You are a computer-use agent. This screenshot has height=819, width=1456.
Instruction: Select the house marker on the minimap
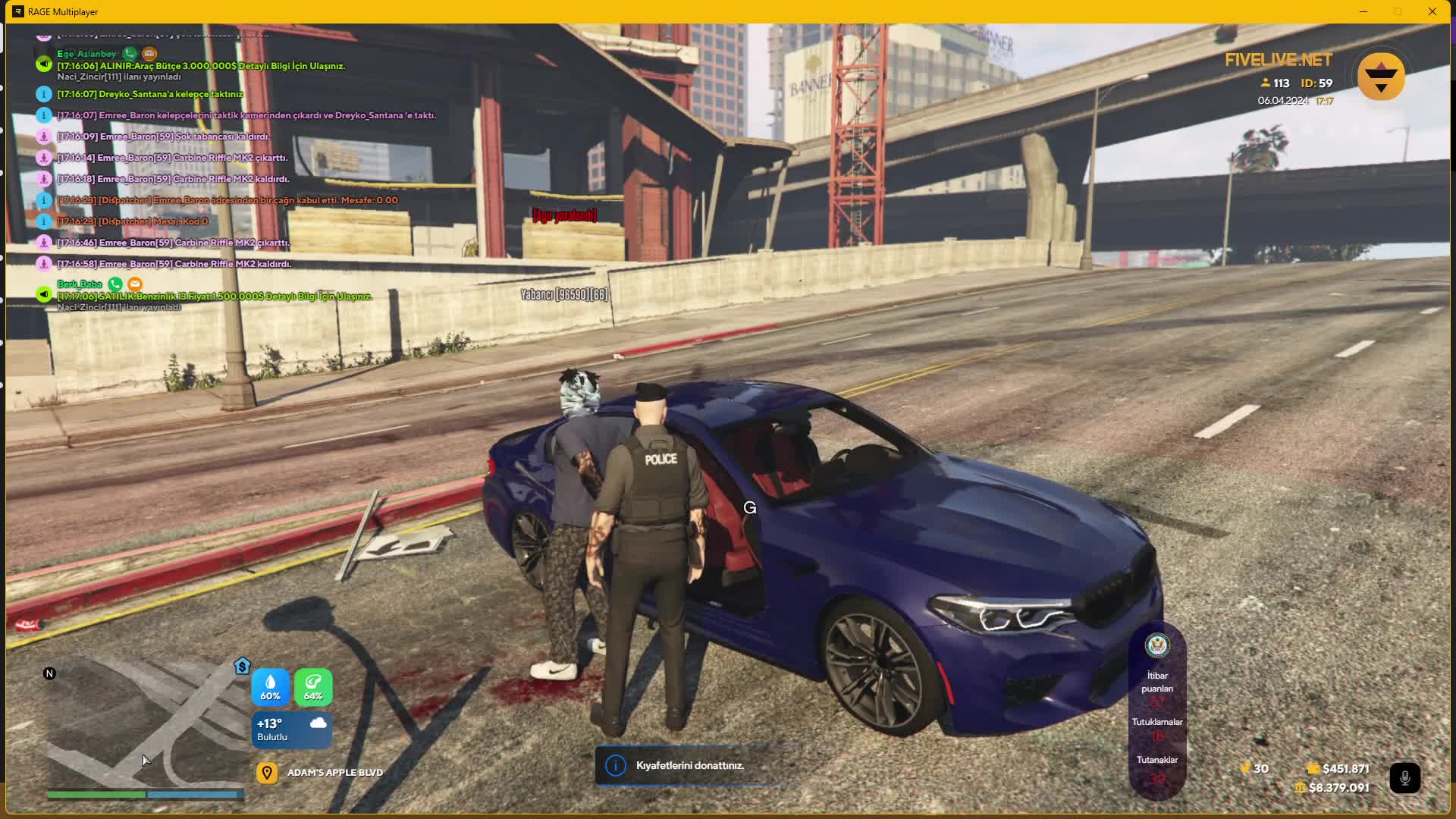(x=242, y=666)
